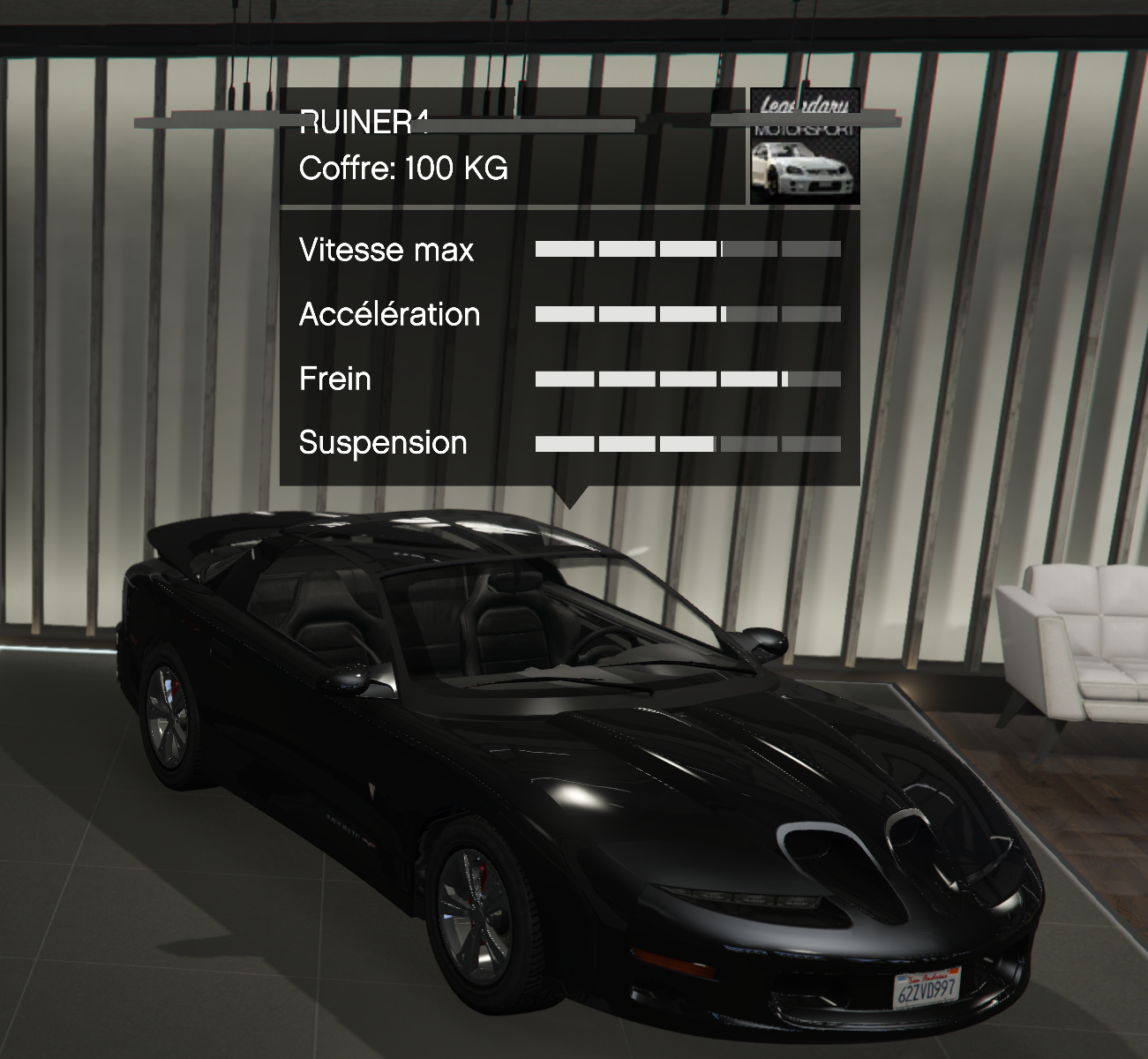This screenshot has width=1148, height=1059.
Task: Click the Suspension stat label
Action: [x=384, y=443]
